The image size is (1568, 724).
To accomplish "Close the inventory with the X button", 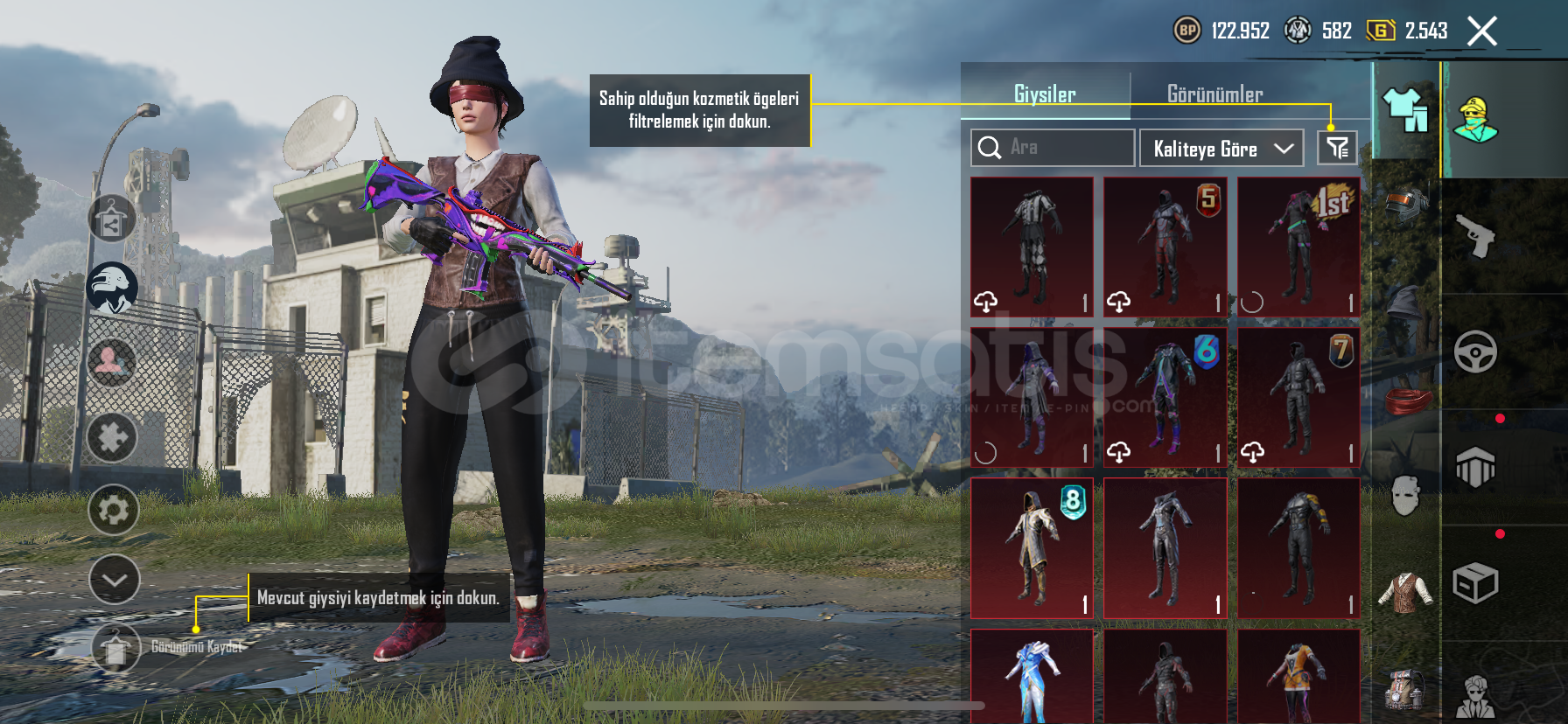I will (x=1482, y=31).
